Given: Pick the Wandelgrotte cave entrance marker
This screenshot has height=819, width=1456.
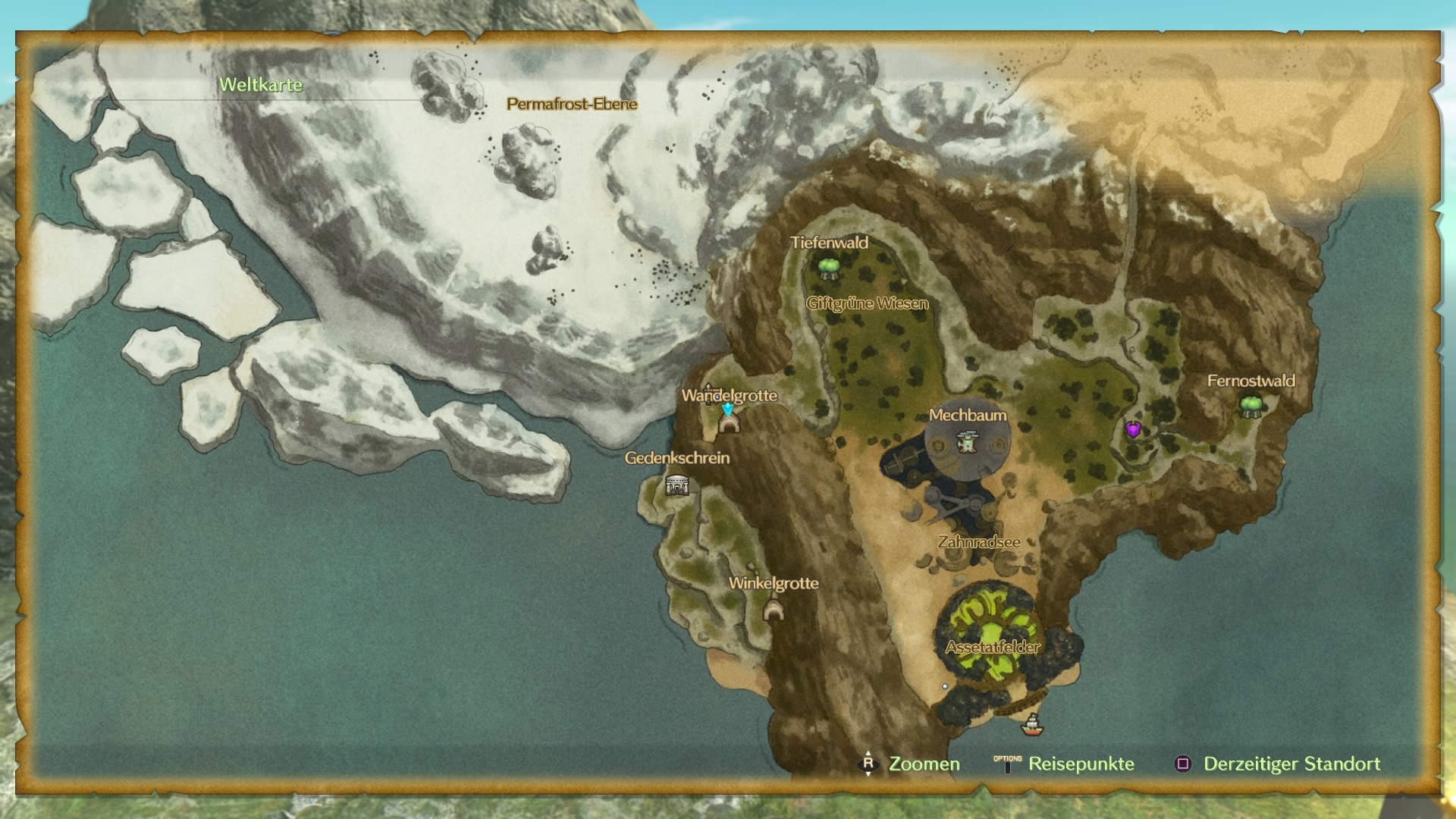Looking at the screenshot, I should (x=729, y=424).
